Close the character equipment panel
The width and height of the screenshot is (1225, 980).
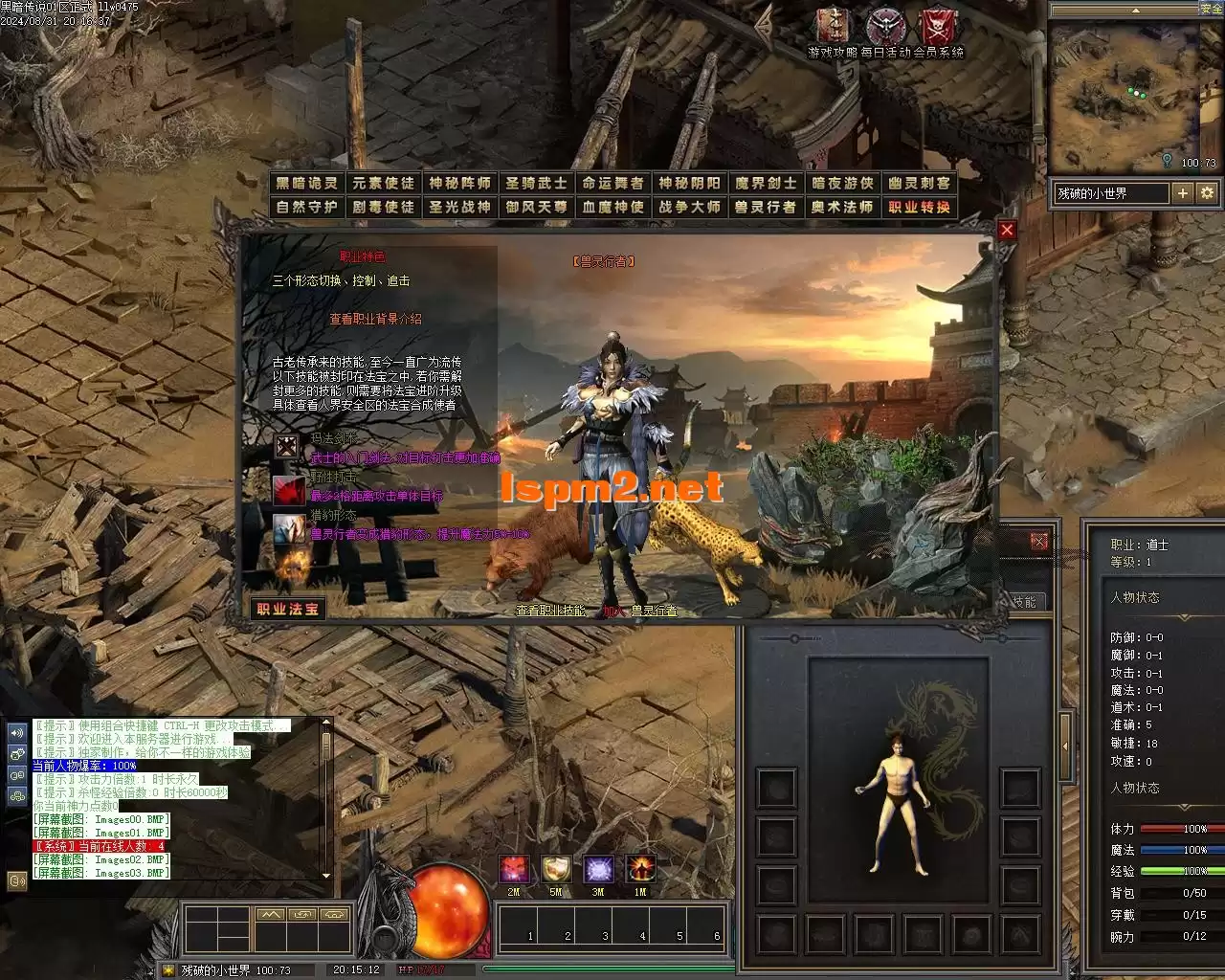tap(1039, 542)
